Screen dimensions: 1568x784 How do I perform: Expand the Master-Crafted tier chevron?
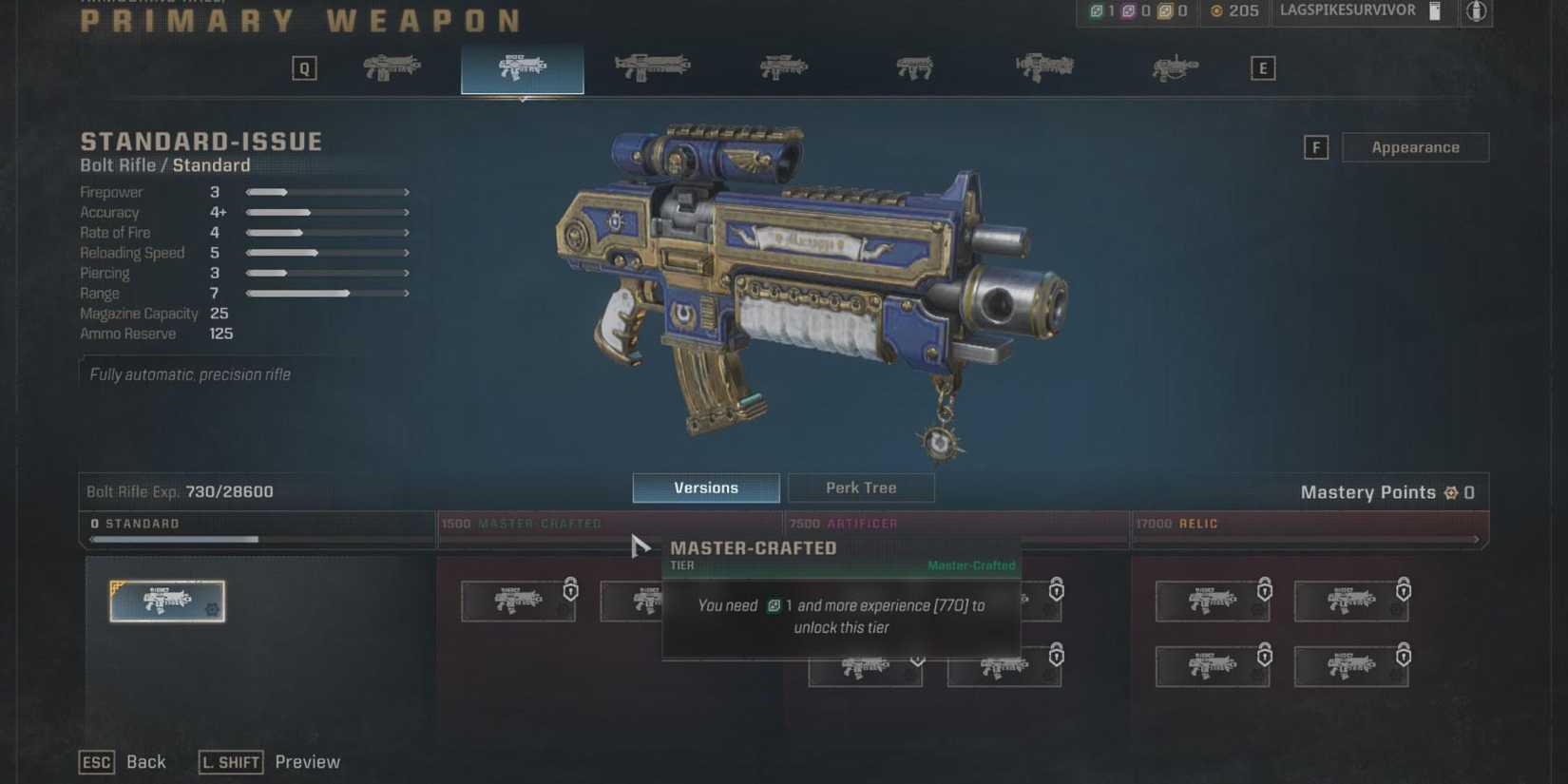[x=915, y=660]
